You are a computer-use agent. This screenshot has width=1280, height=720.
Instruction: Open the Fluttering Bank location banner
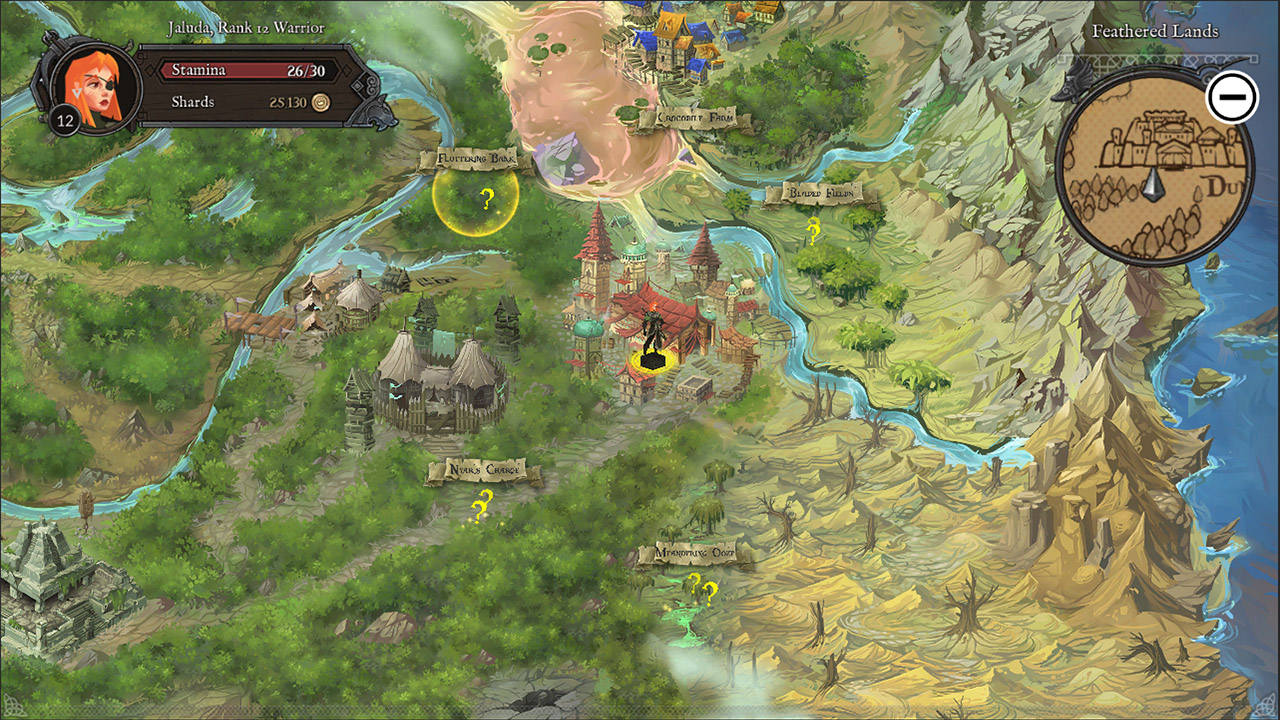pos(474,158)
